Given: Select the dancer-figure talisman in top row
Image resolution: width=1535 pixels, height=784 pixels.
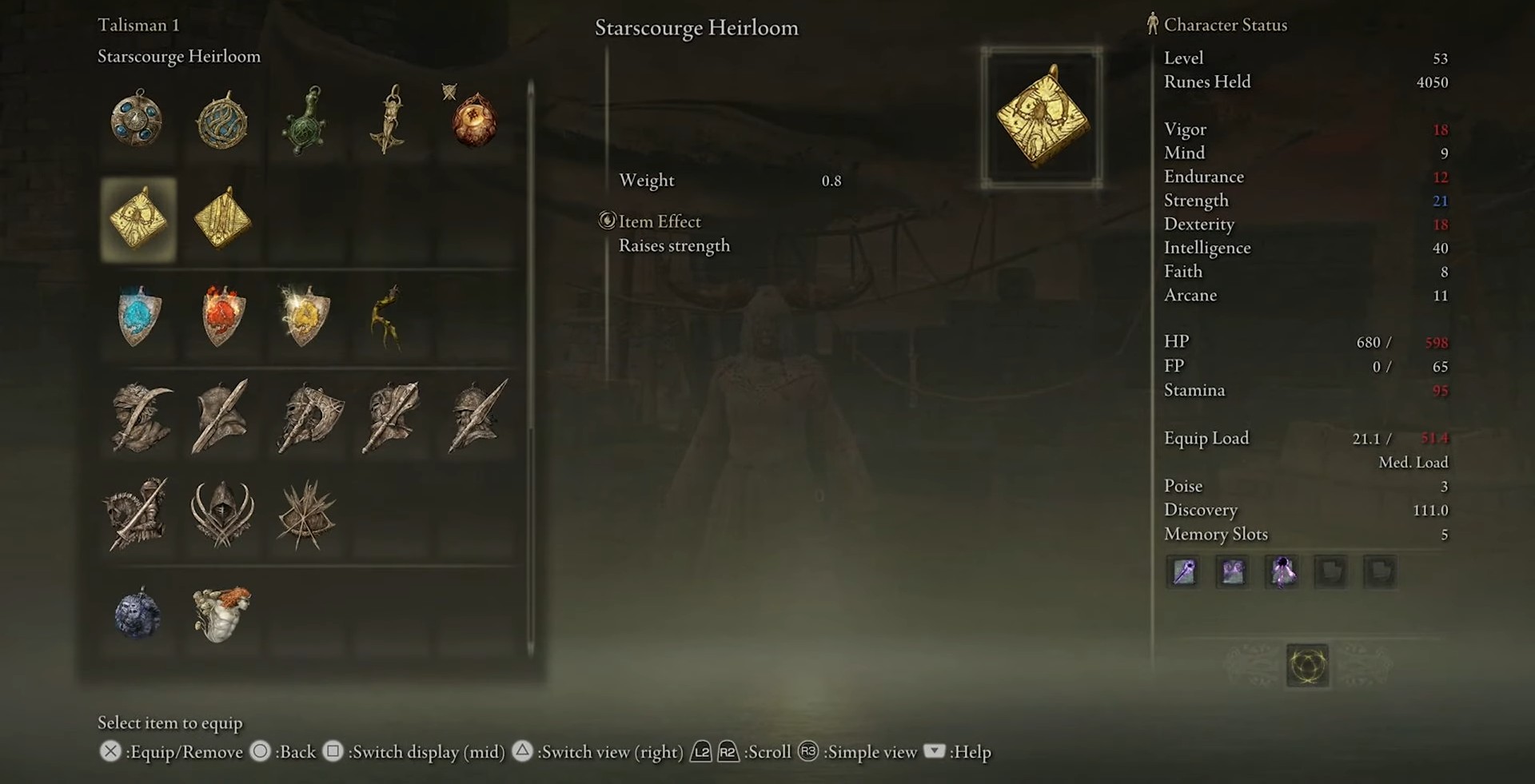Looking at the screenshot, I should (x=389, y=120).
